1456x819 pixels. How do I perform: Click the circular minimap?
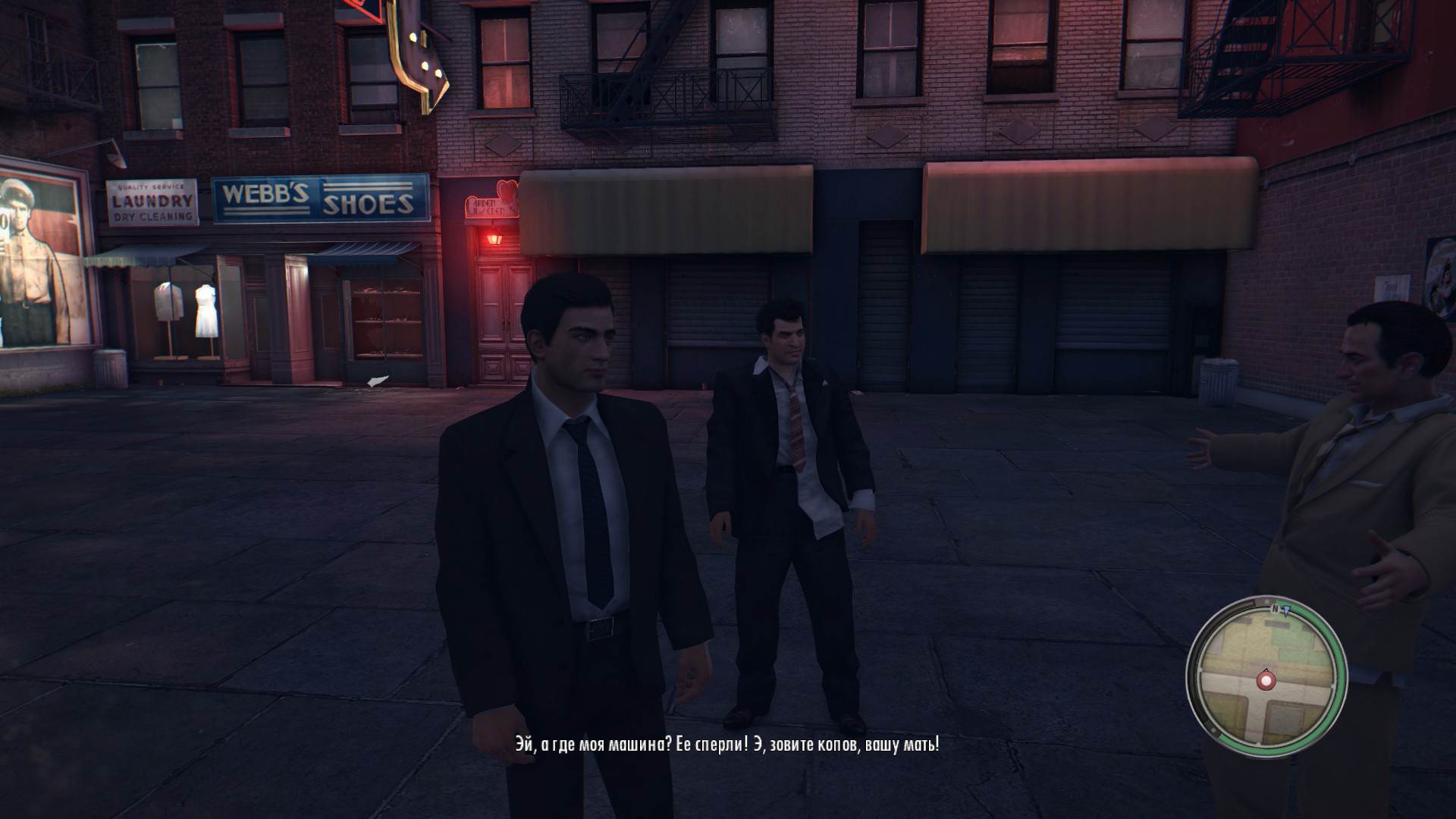[x=1266, y=676]
